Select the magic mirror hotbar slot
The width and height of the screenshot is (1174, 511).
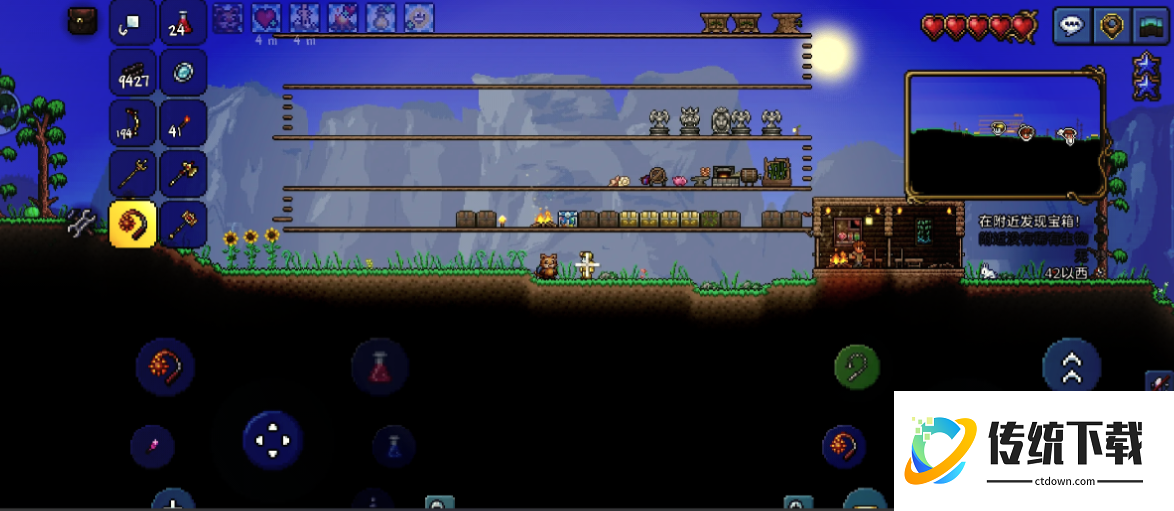[x=183, y=72]
